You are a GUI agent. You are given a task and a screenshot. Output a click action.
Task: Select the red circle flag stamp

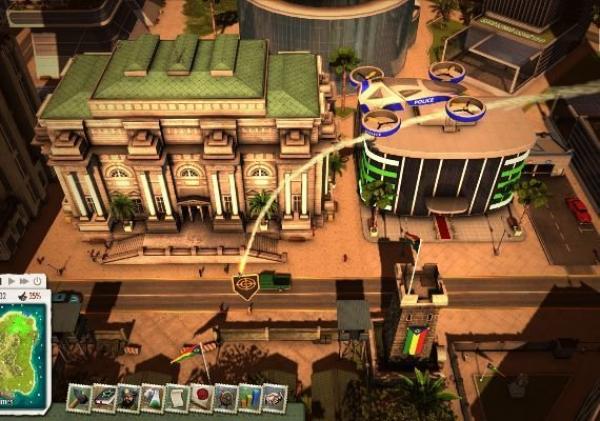click(201, 398)
